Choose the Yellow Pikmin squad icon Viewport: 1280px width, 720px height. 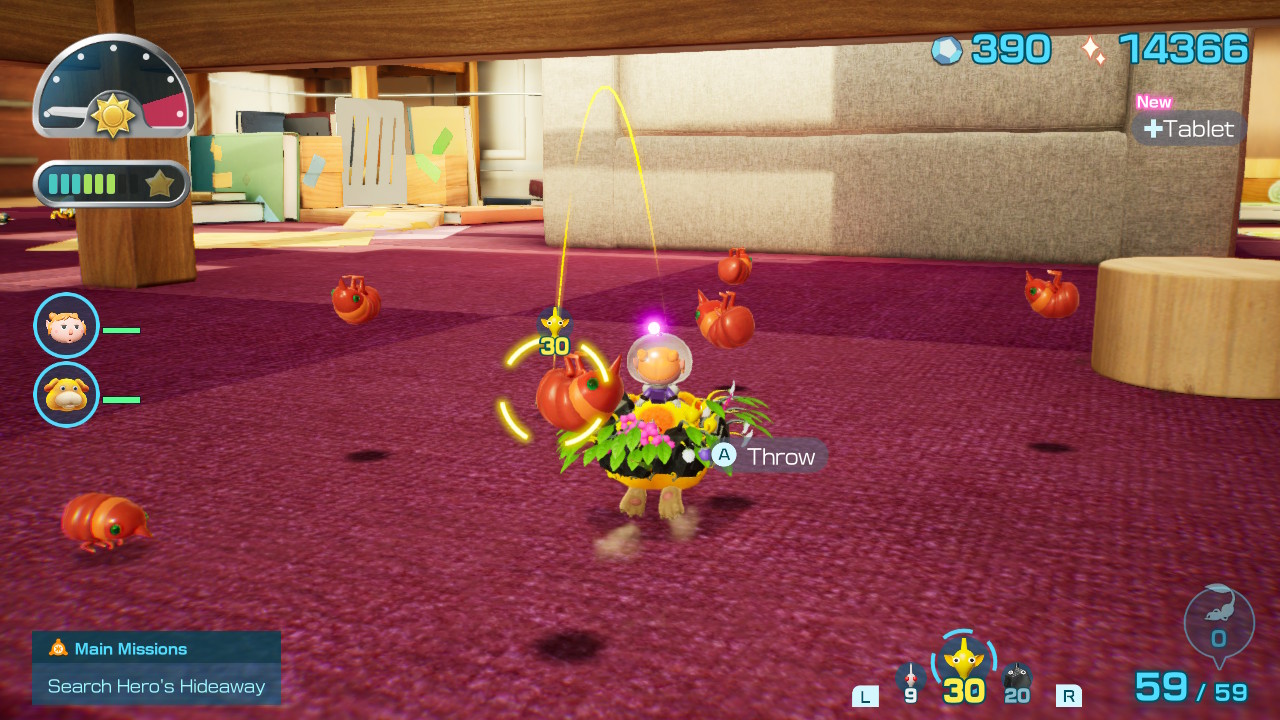pyautogui.click(x=963, y=660)
